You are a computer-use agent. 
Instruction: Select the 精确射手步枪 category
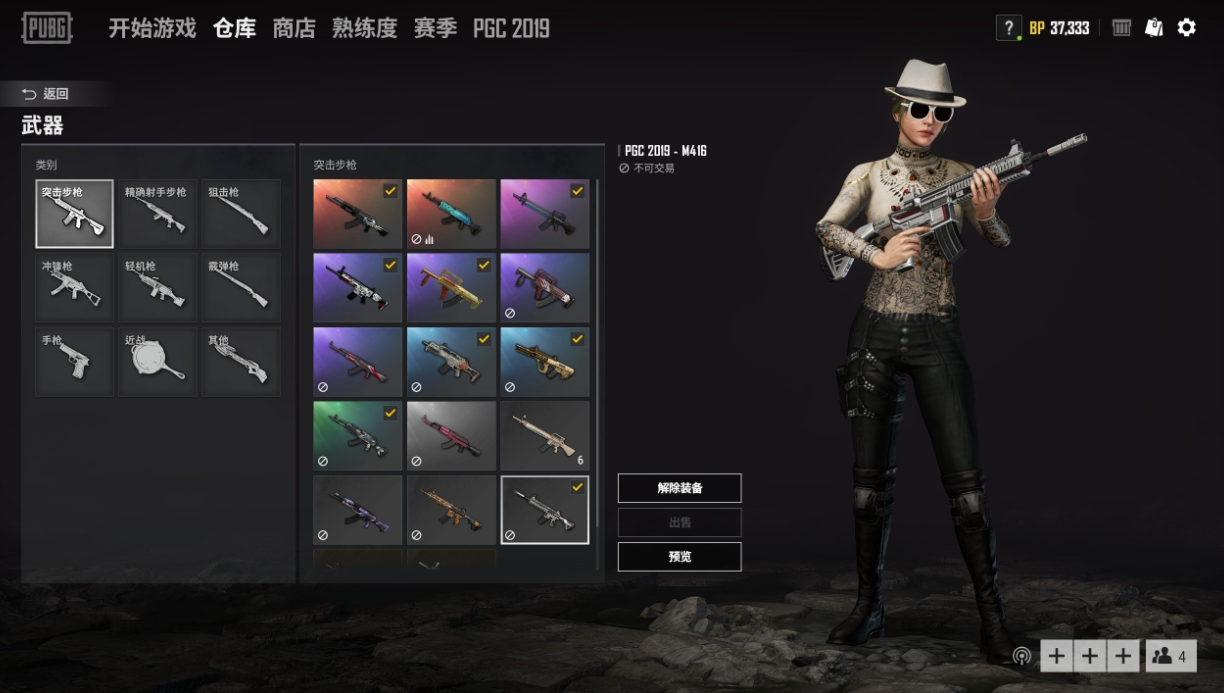click(x=158, y=214)
